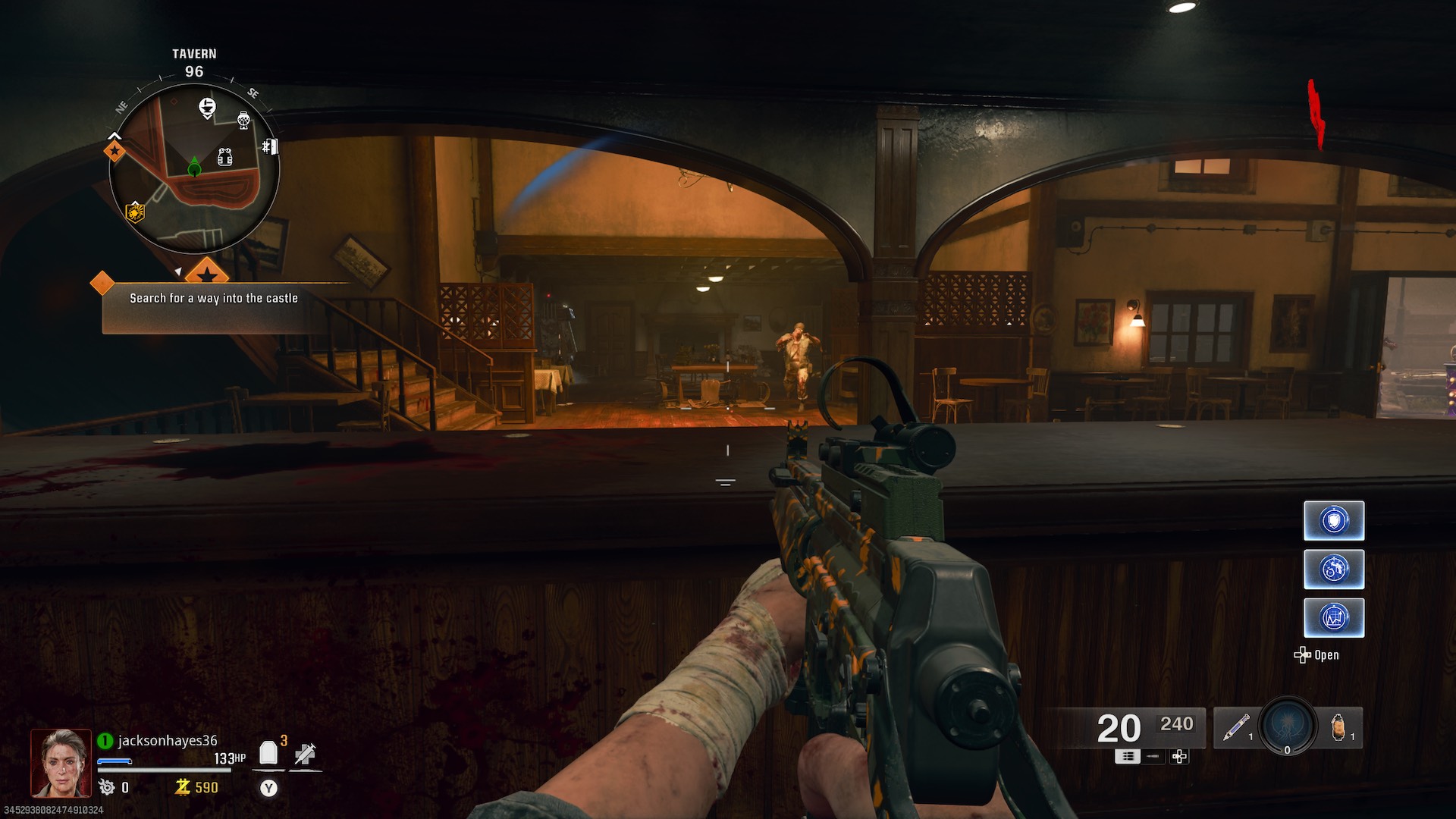The image size is (1456, 819).
Task: Select the armor vest marker on minimap
Action: 224,157
